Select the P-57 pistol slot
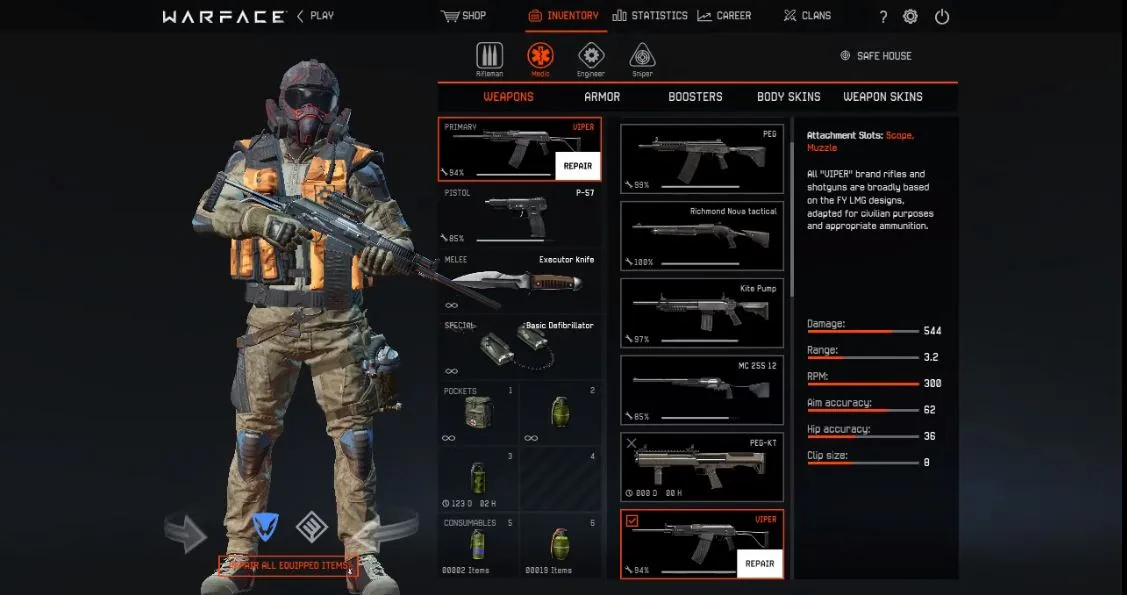Screen dimensions: 1127x595 (519, 215)
